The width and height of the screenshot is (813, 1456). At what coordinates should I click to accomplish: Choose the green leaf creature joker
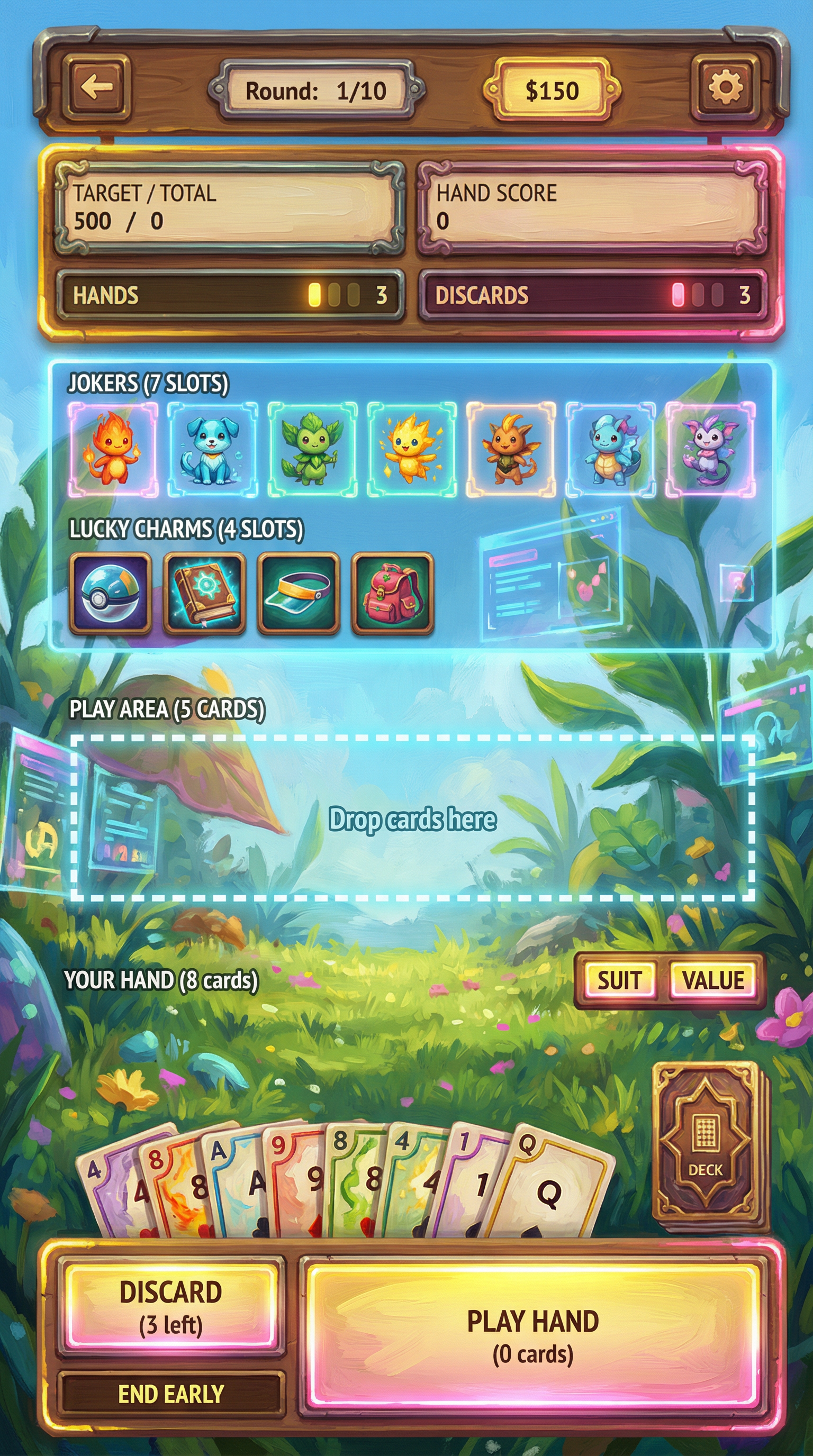(x=312, y=449)
